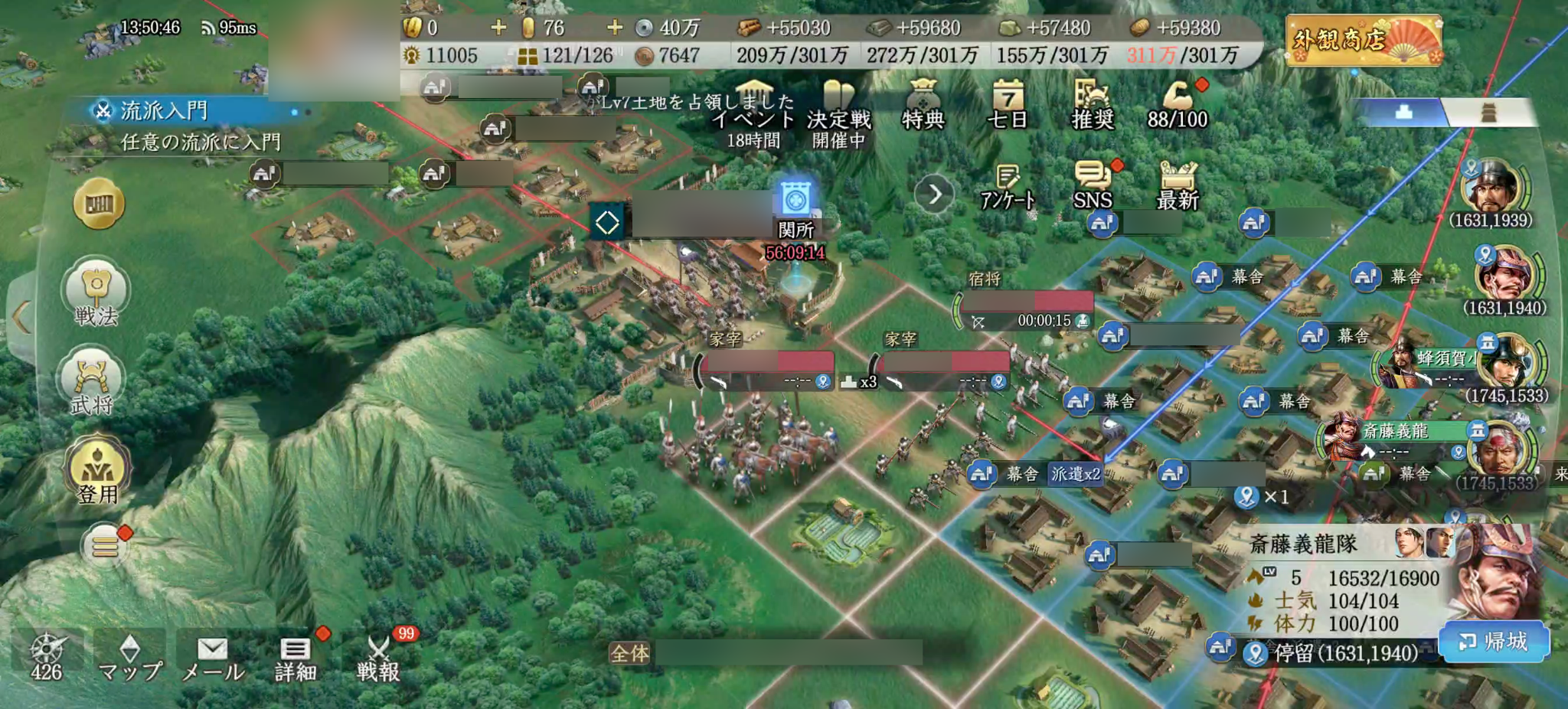Expand the hidden icons with the right chevron
This screenshot has width=1568, height=709.
click(936, 194)
